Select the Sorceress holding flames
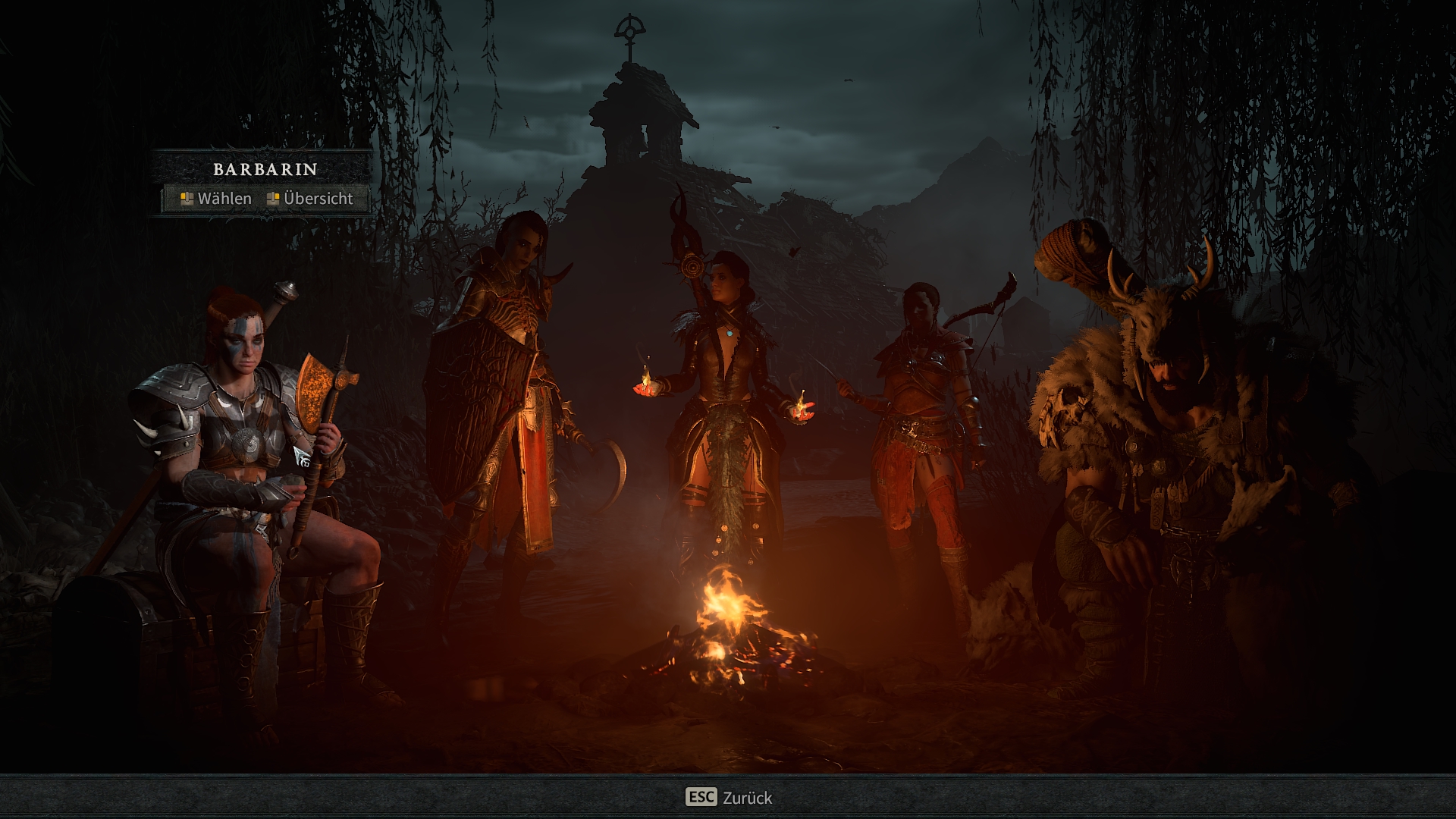1456x819 pixels. coord(723,402)
